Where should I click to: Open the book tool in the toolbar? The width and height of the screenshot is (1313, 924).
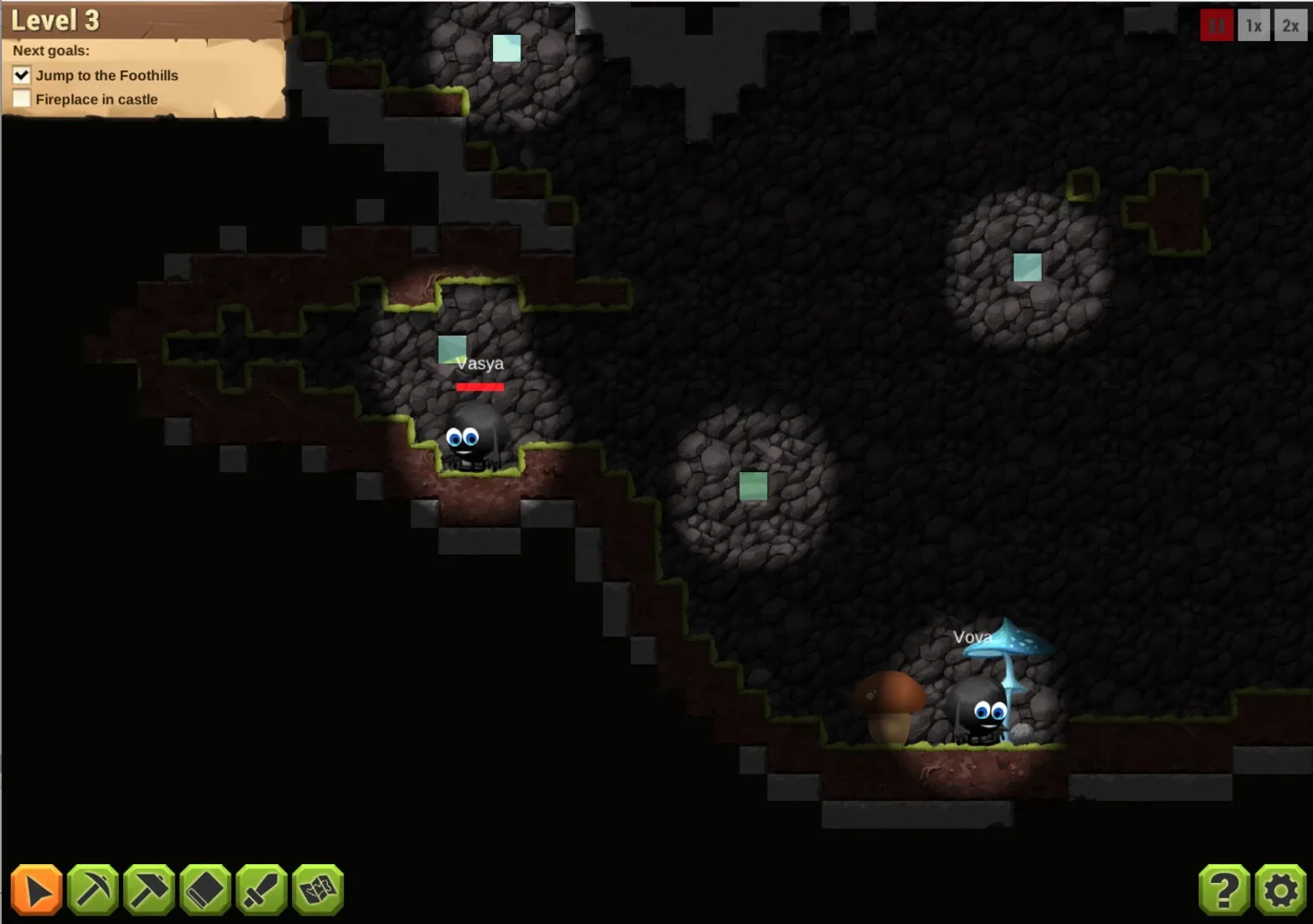pyautogui.click(x=203, y=890)
